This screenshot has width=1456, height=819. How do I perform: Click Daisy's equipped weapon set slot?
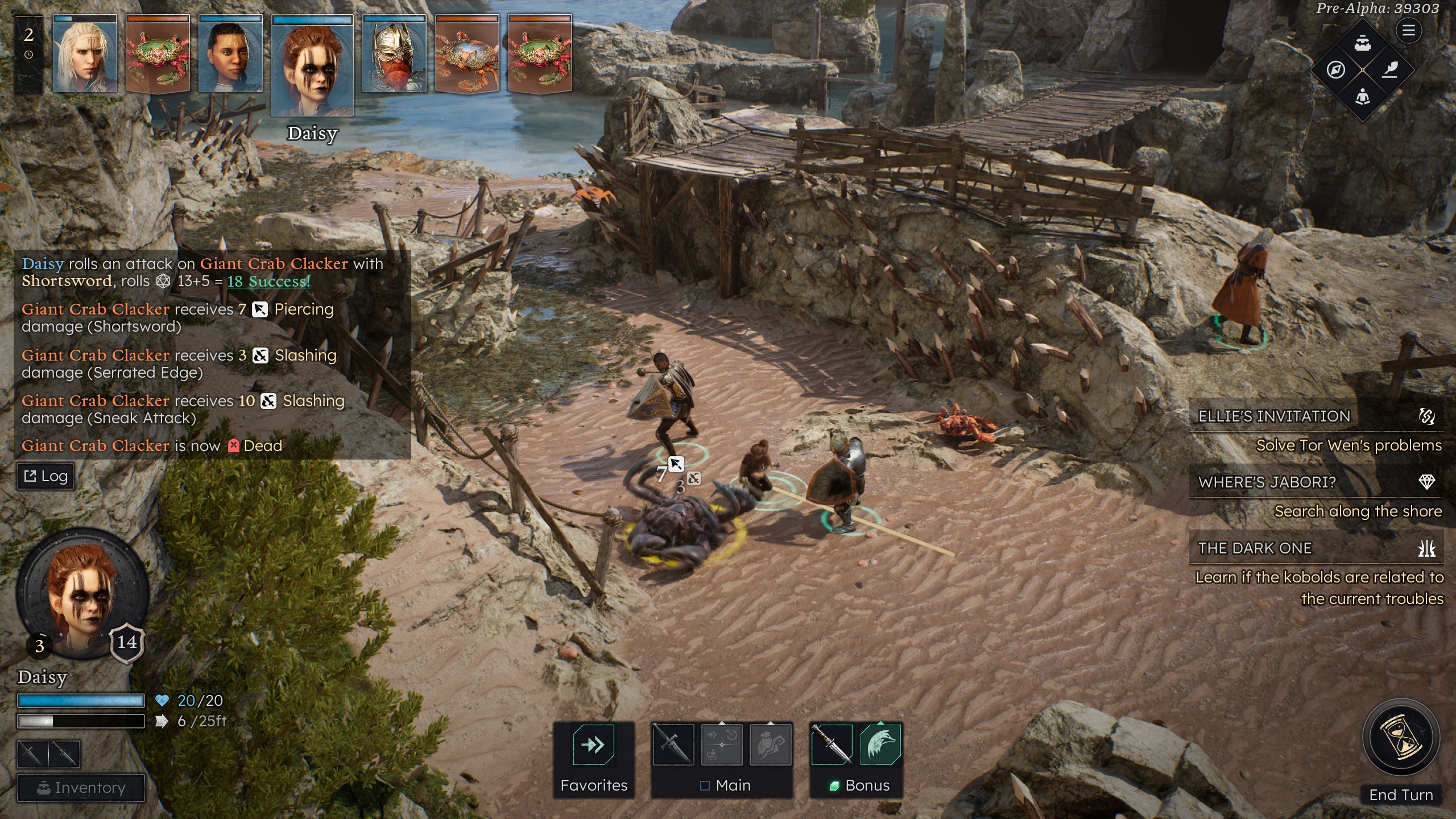tap(48, 754)
